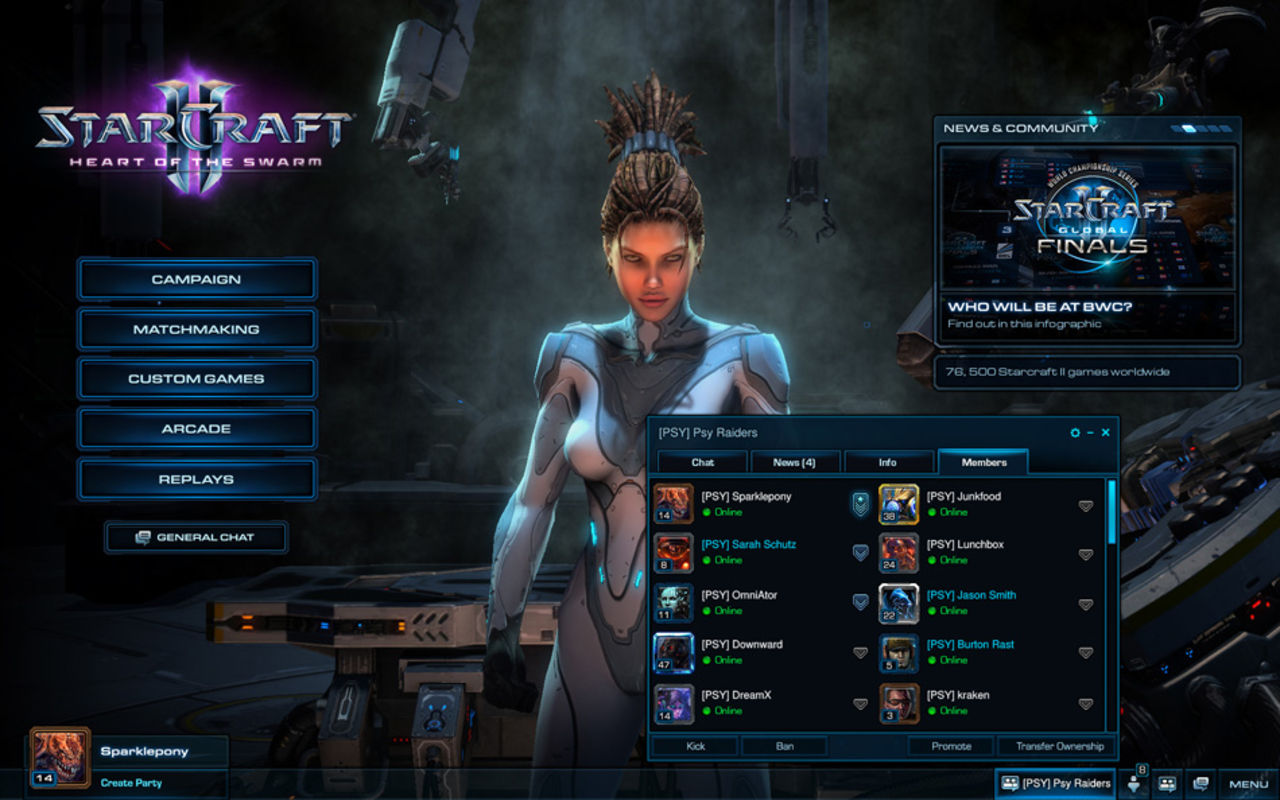Open the clan window settings gear
Viewport: 1280px width, 800px height.
1074,432
